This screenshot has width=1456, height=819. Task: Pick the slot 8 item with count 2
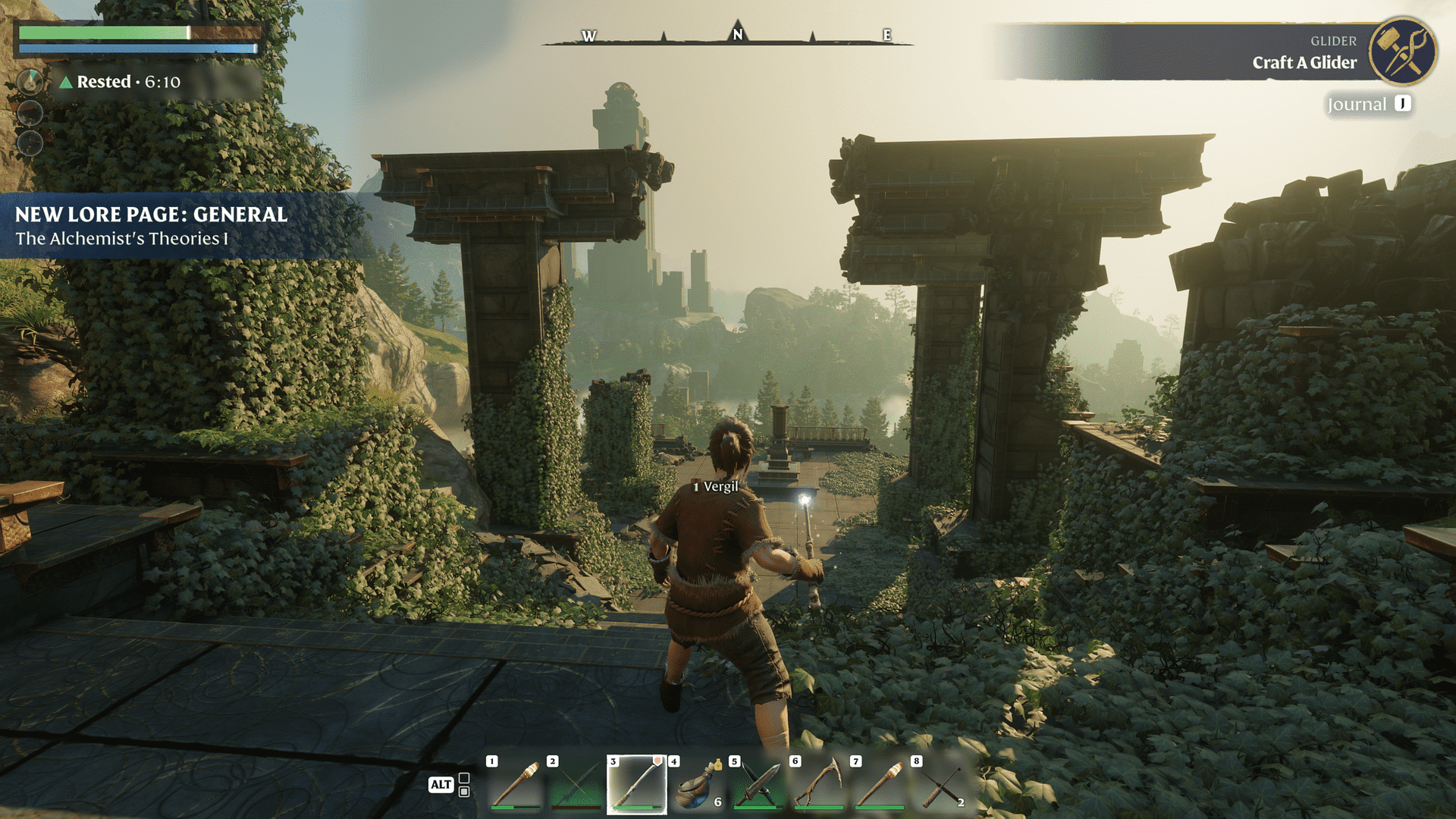[x=940, y=786]
